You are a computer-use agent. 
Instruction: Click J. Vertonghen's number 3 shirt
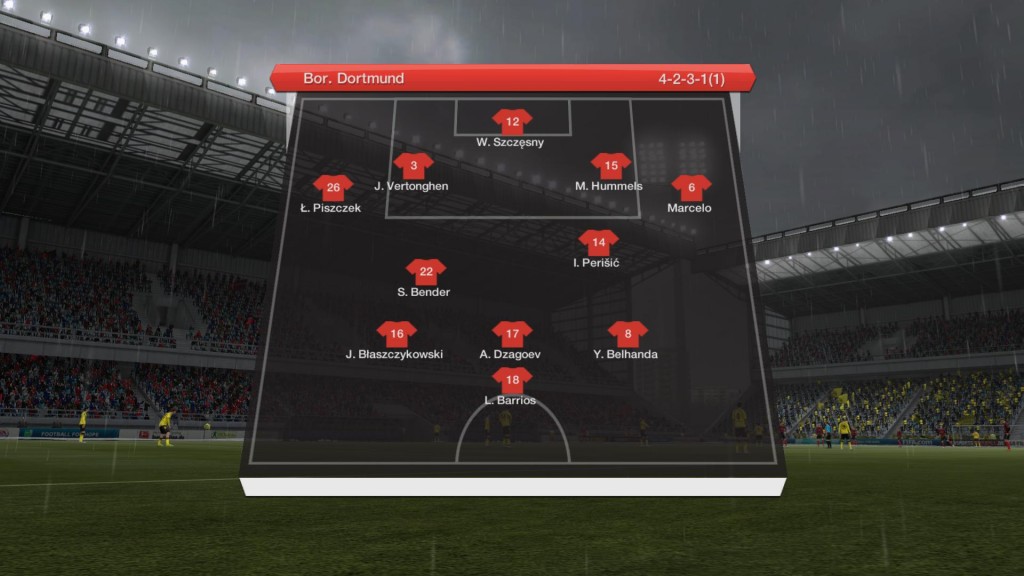tap(413, 166)
